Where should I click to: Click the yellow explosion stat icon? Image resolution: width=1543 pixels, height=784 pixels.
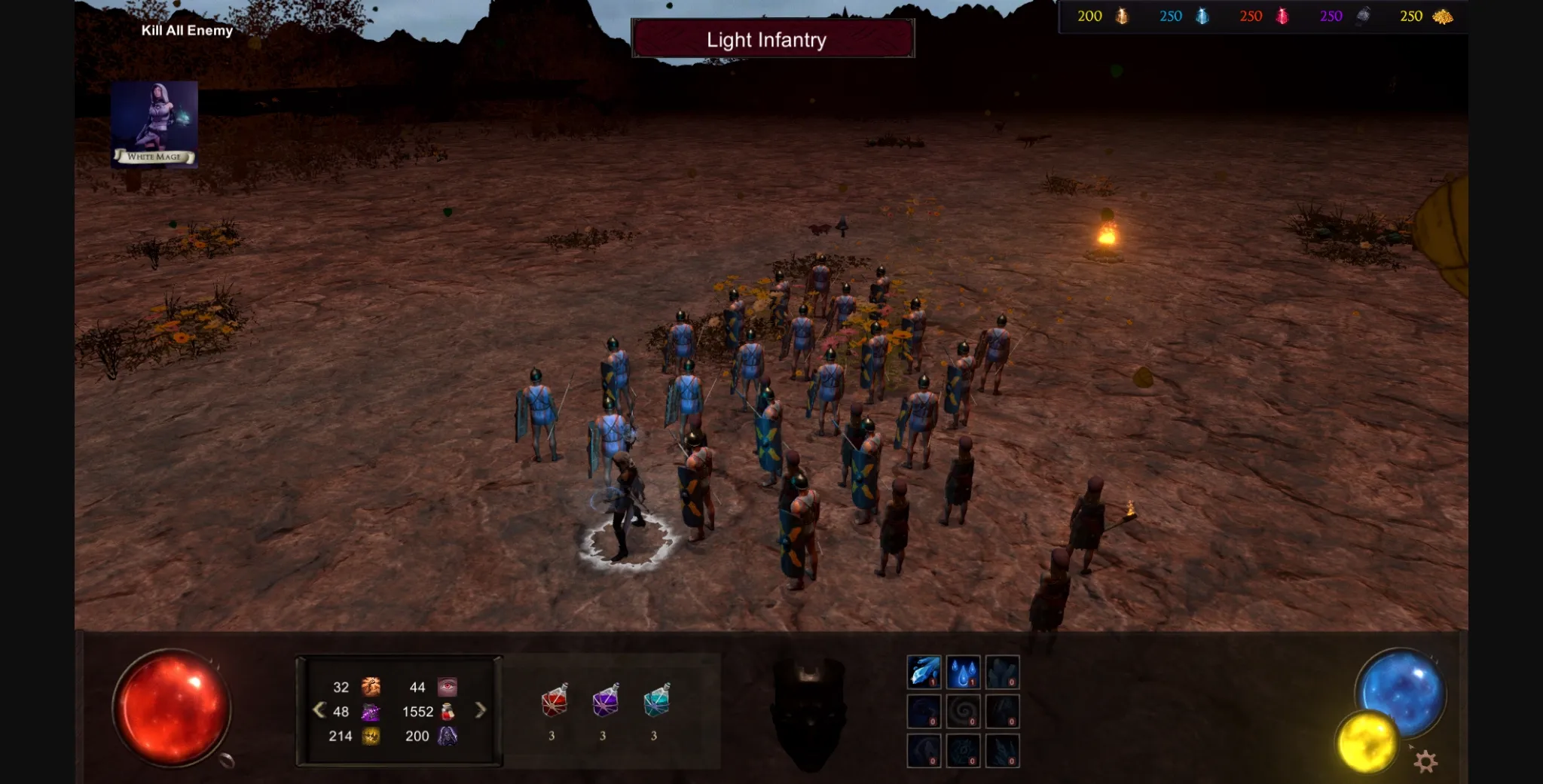coord(371,737)
